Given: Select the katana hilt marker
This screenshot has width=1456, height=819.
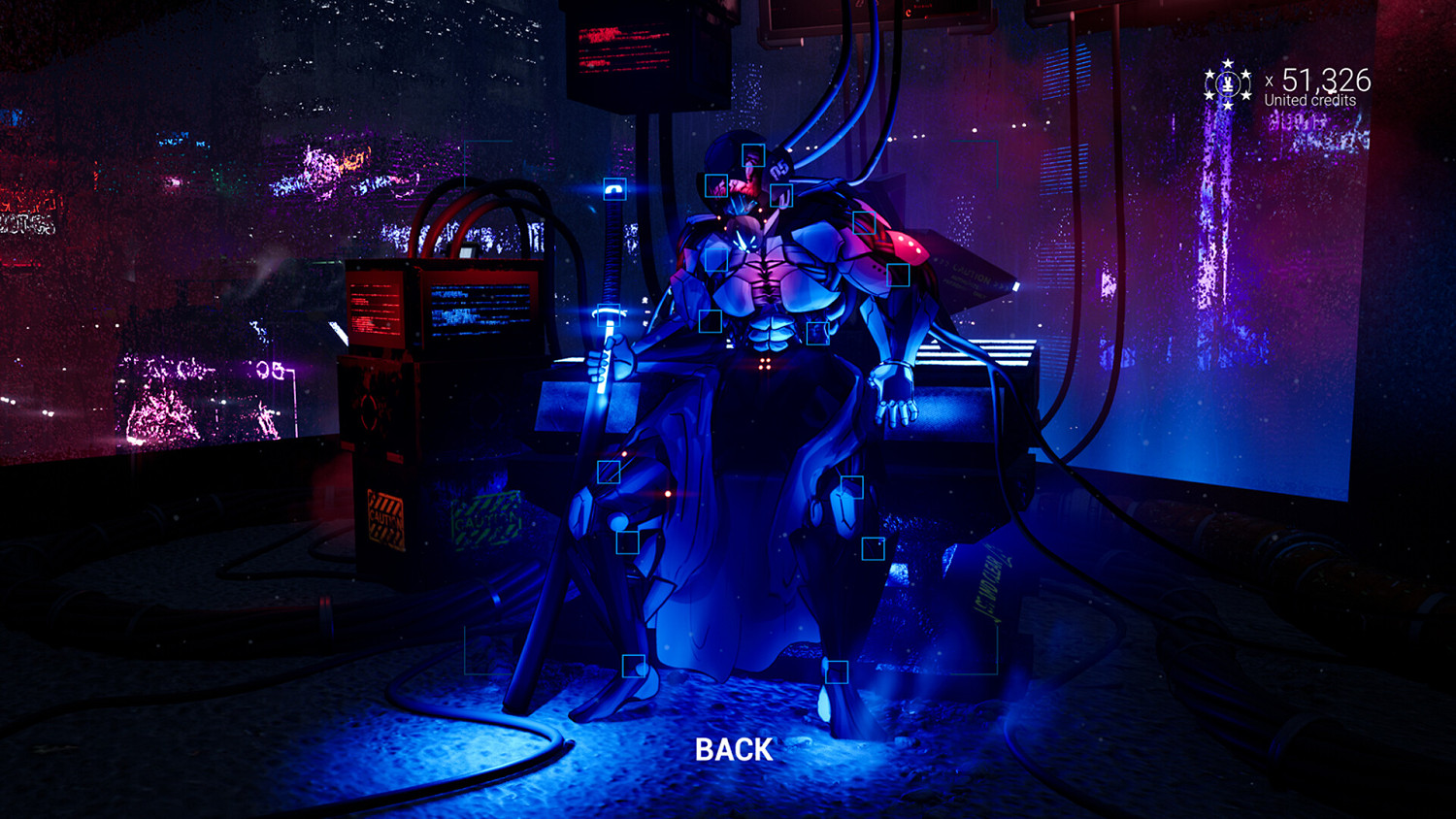Looking at the screenshot, I should click(614, 188).
